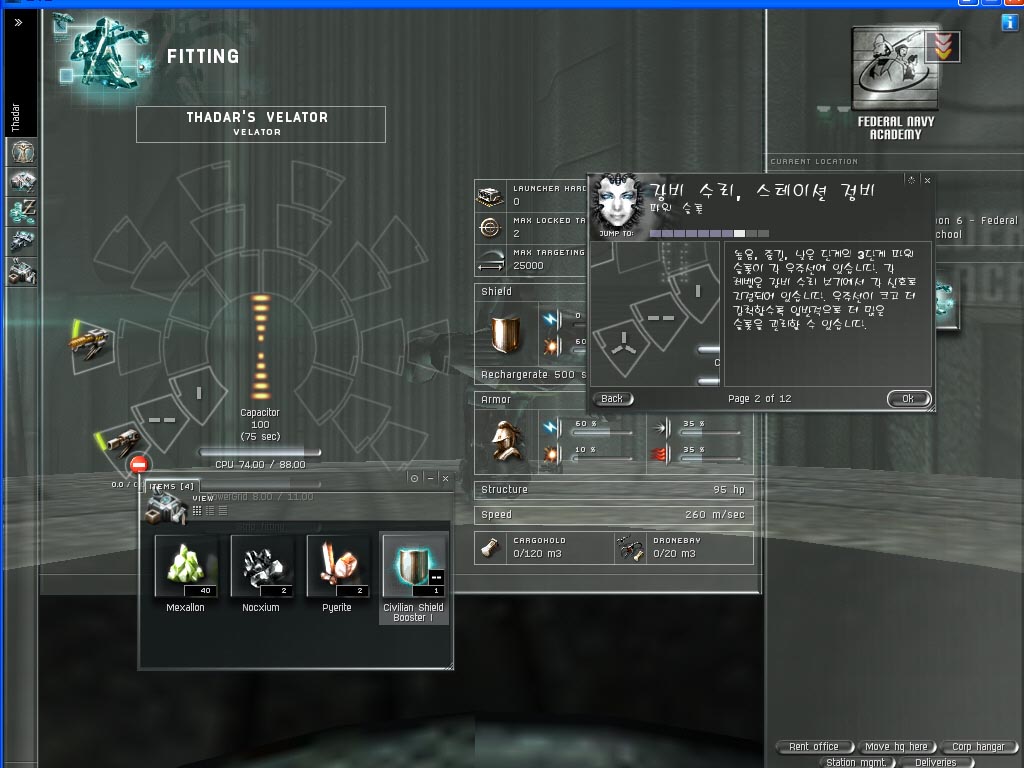Viewport: 1024px width, 768px height.
Task: Confirm the tutorial page with Ok
Action: 908,398
